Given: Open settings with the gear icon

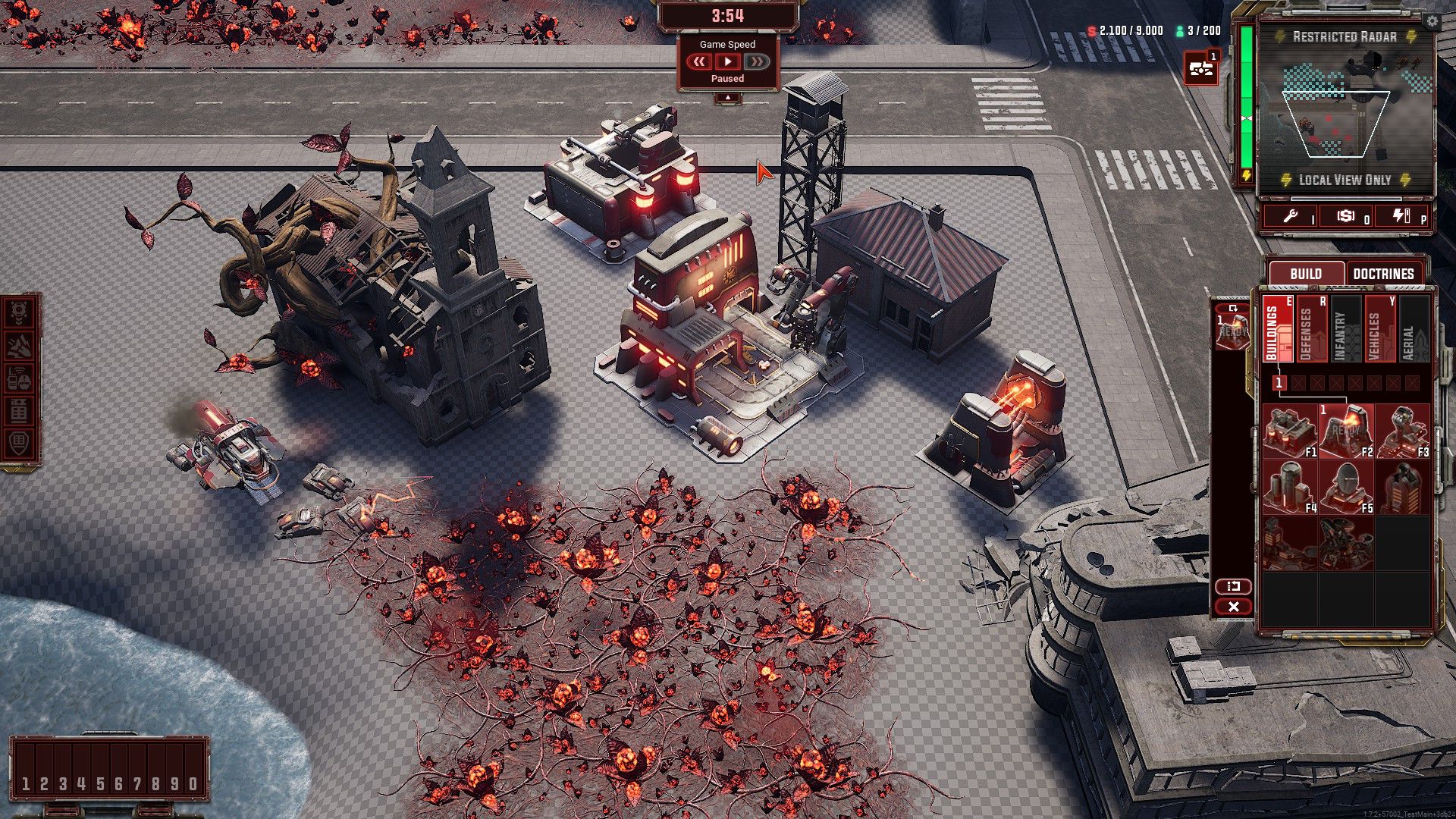Looking at the screenshot, I should click(x=1432, y=21).
